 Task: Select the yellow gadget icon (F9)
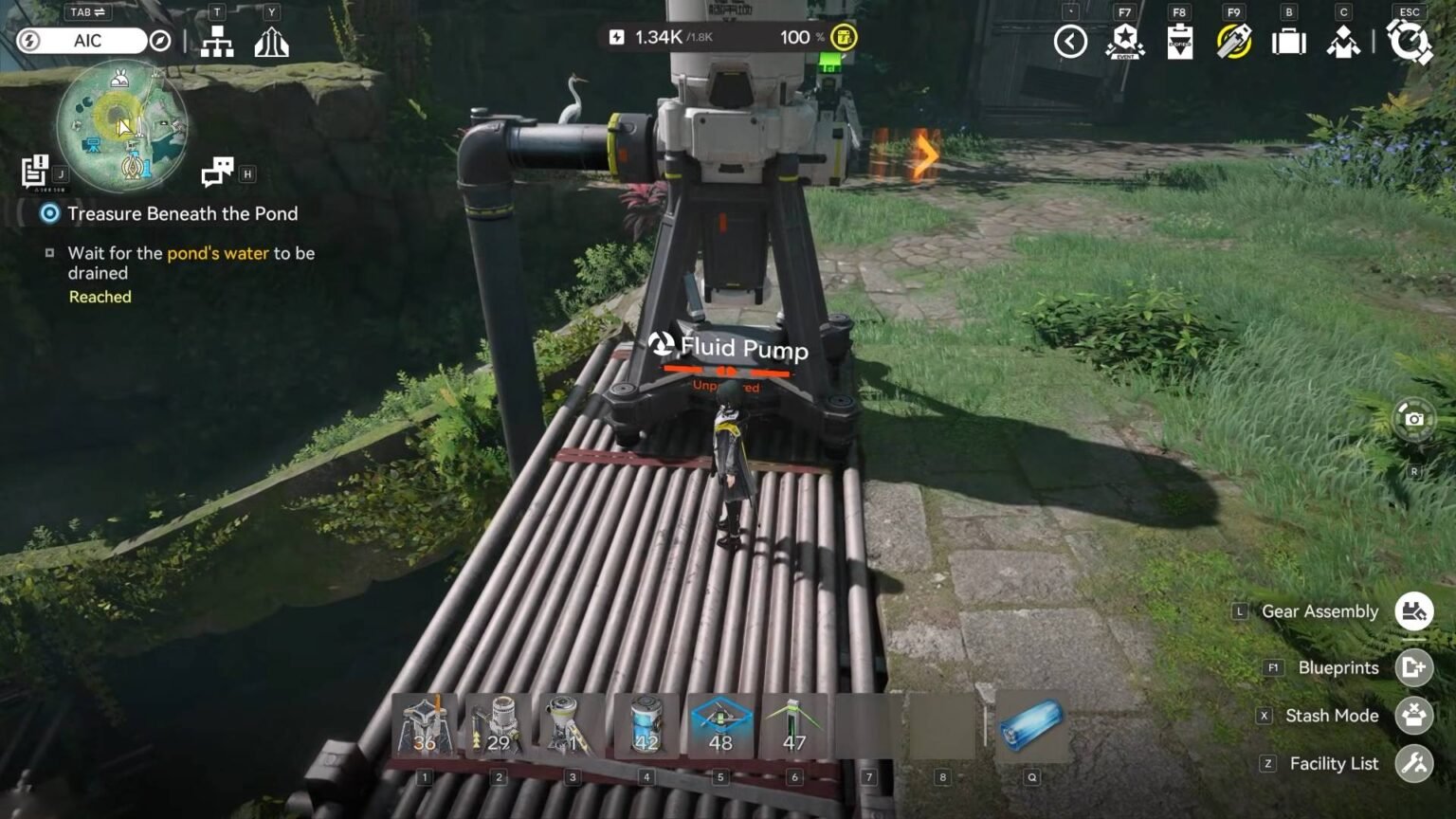tap(1233, 42)
